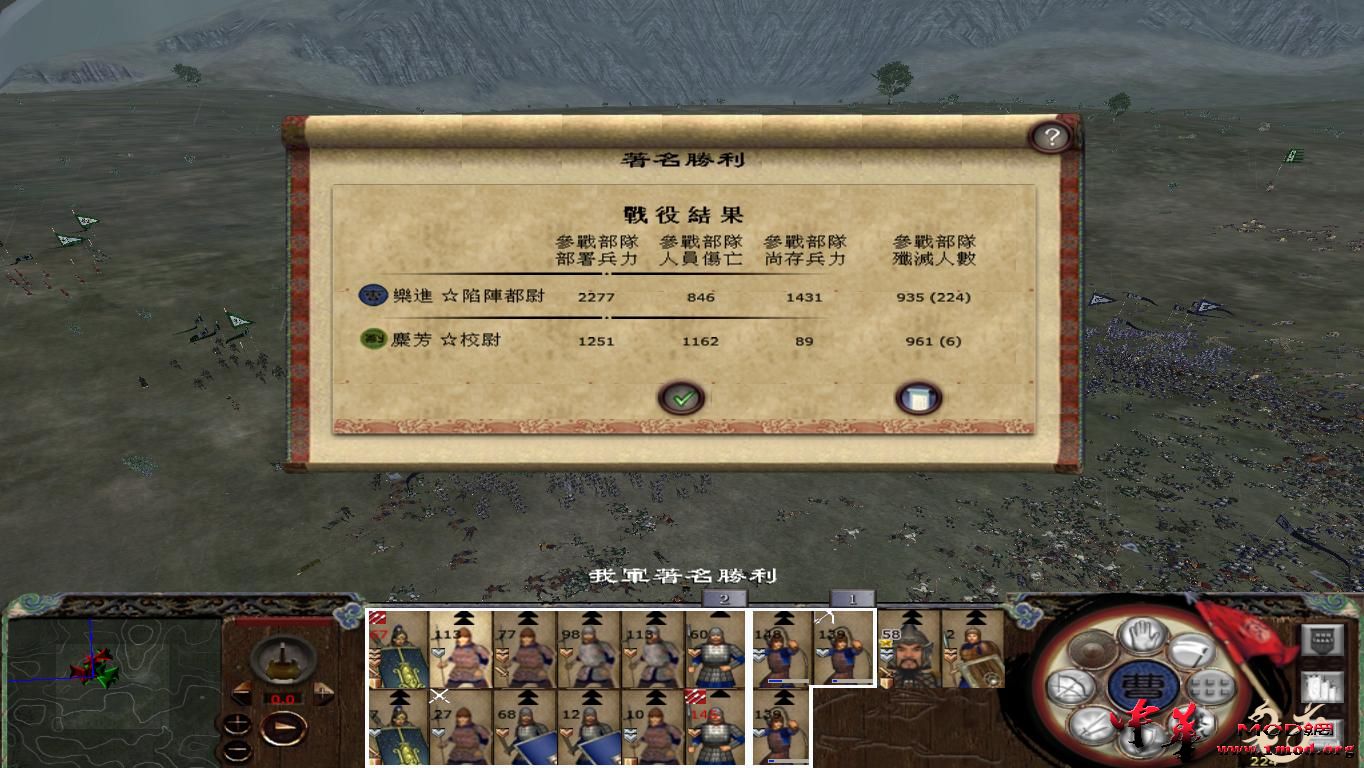Open the army banner shield icon on right panel
Viewport: 1364px width, 768px height.
pyautogui.click(x=1322, y=639)
